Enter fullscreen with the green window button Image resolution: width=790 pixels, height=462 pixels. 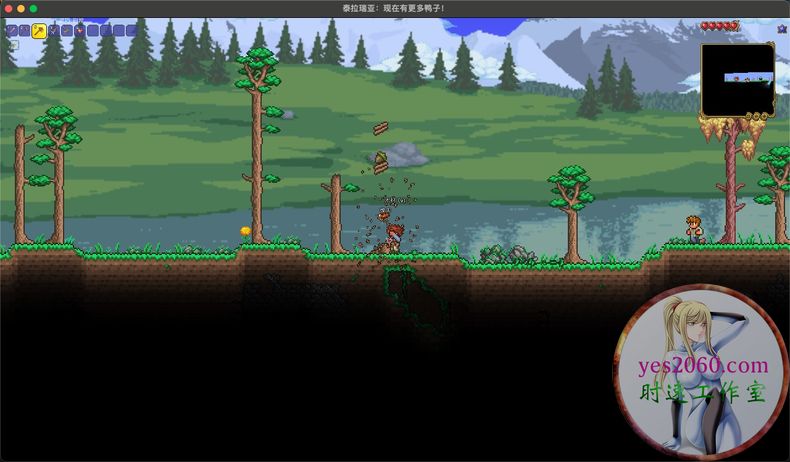[x=33, y=8]
